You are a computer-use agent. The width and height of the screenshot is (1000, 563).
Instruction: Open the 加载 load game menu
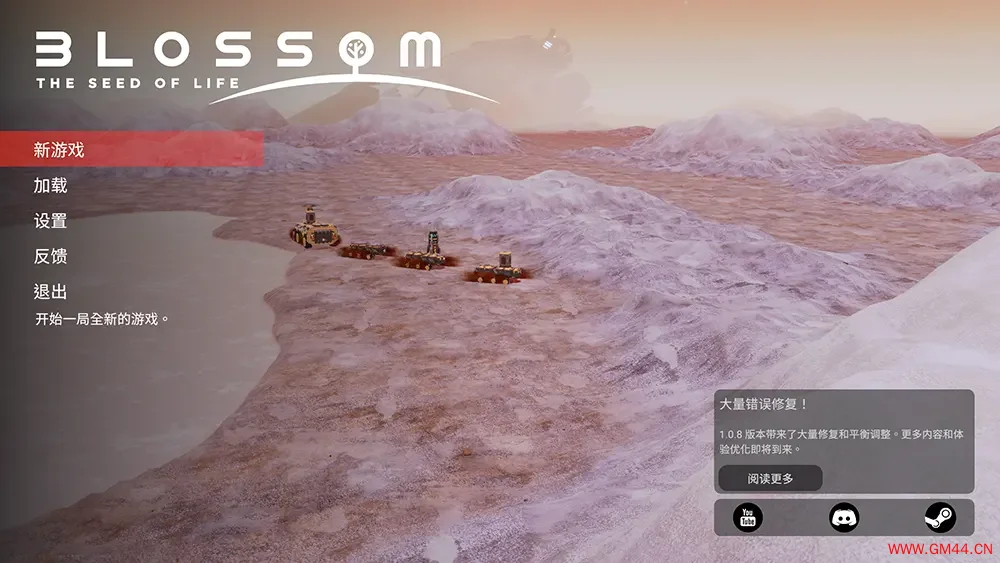pyautogui.click(x=51, y=186)
